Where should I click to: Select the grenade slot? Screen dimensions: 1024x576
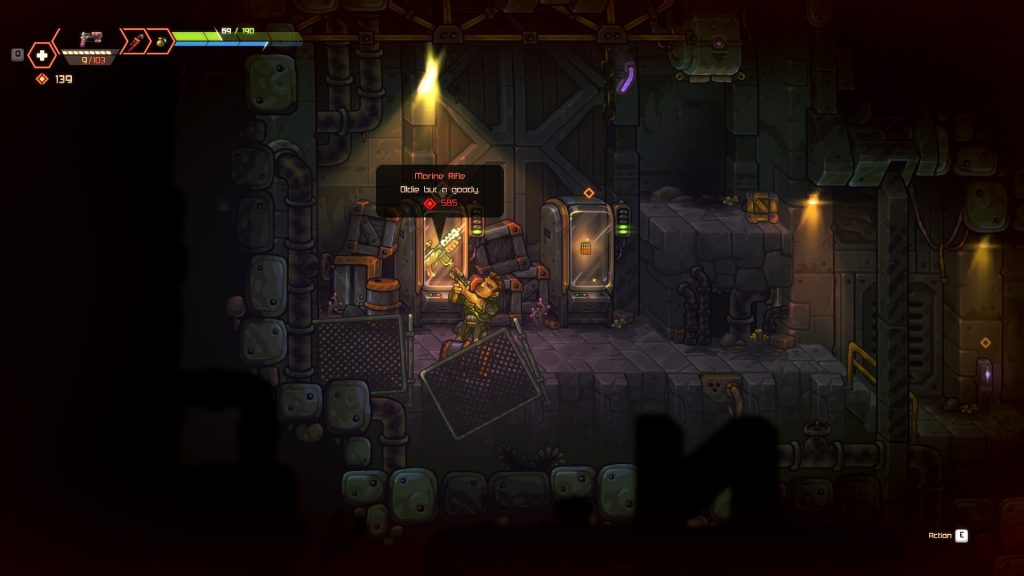coord(160,41)
